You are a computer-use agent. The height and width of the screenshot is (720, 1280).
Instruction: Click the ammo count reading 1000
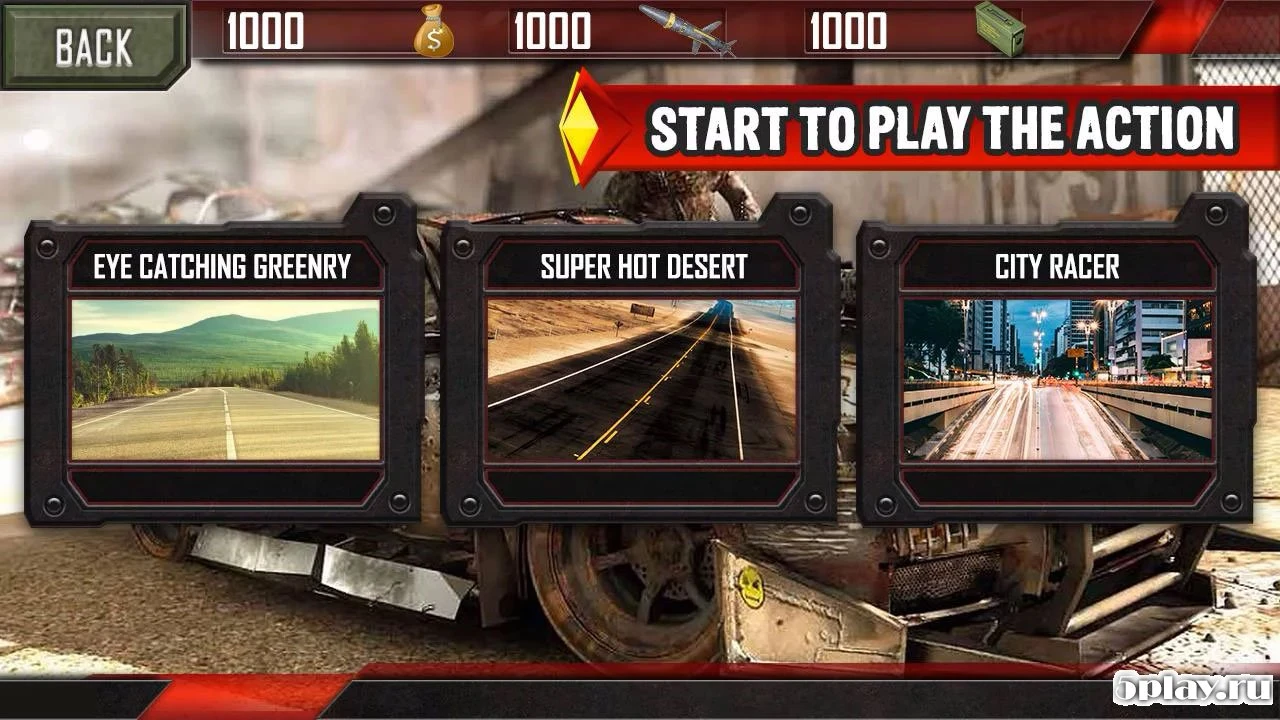845,32
